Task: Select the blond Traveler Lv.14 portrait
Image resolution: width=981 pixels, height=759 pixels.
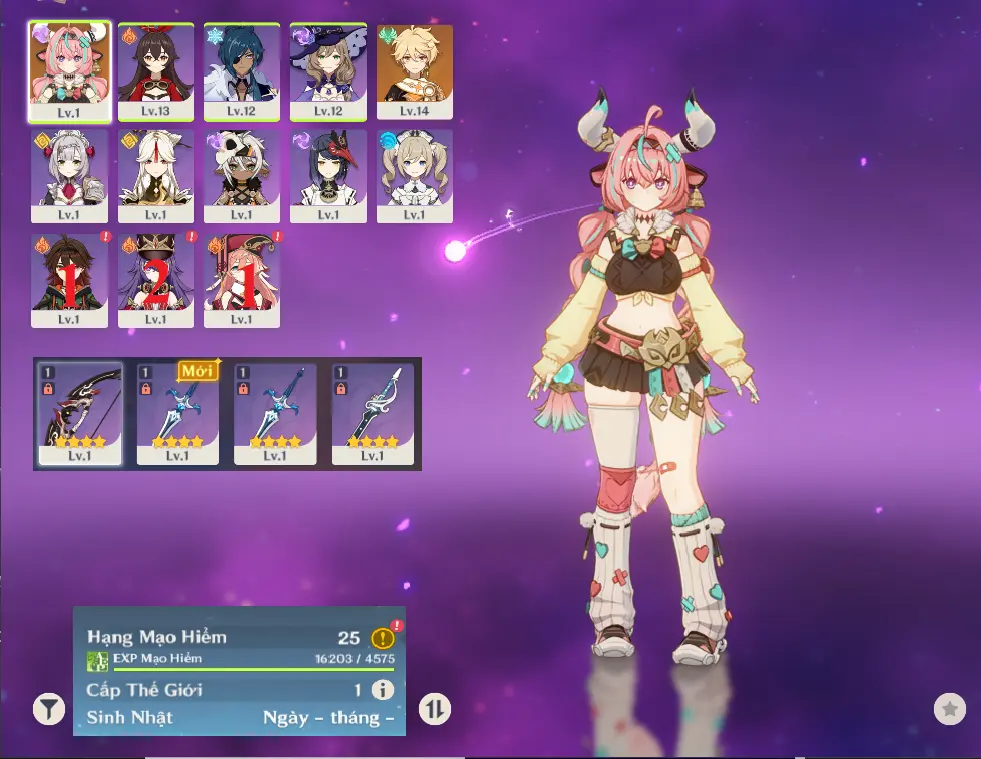Action: [x=414, y=72]
